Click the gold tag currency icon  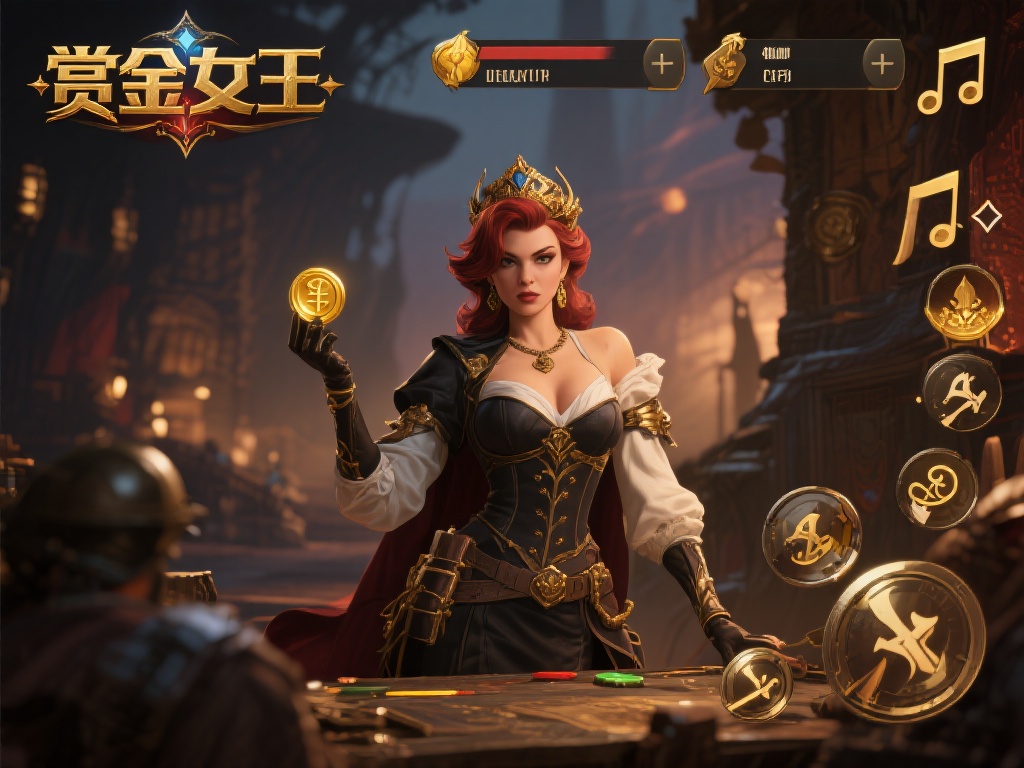[724, 62]
